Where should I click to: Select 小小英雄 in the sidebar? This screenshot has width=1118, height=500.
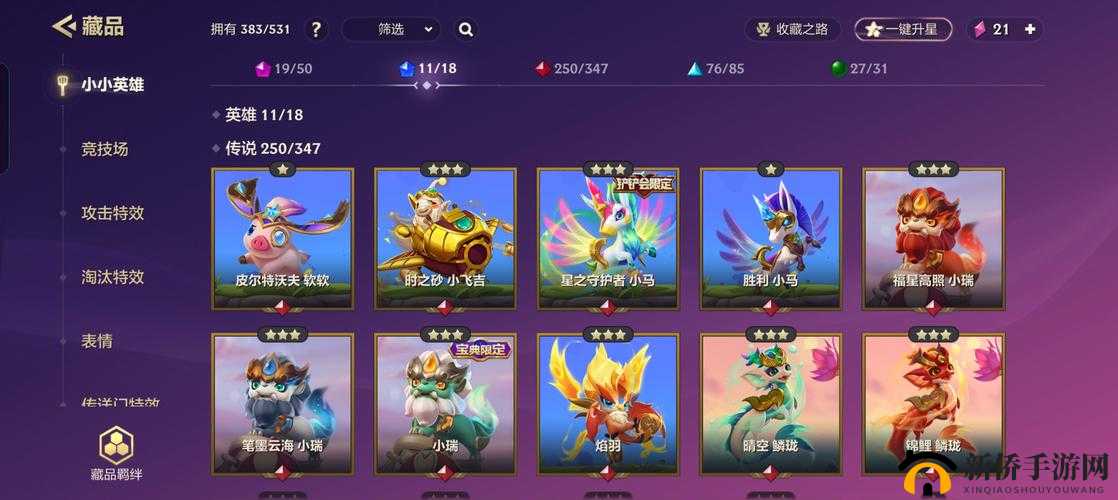[112, 85]
